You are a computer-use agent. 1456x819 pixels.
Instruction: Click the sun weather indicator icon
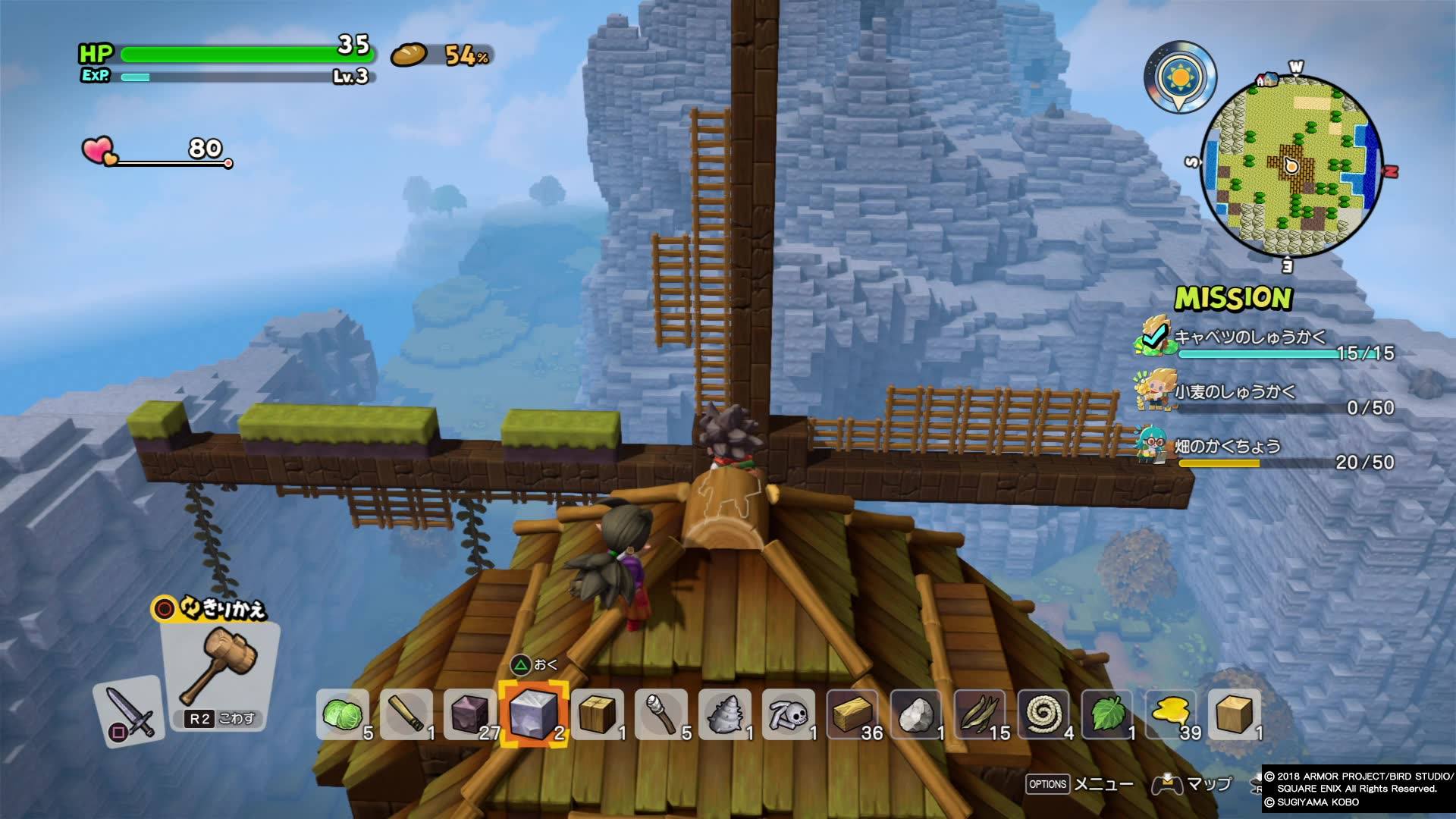tap(1180, 77)
